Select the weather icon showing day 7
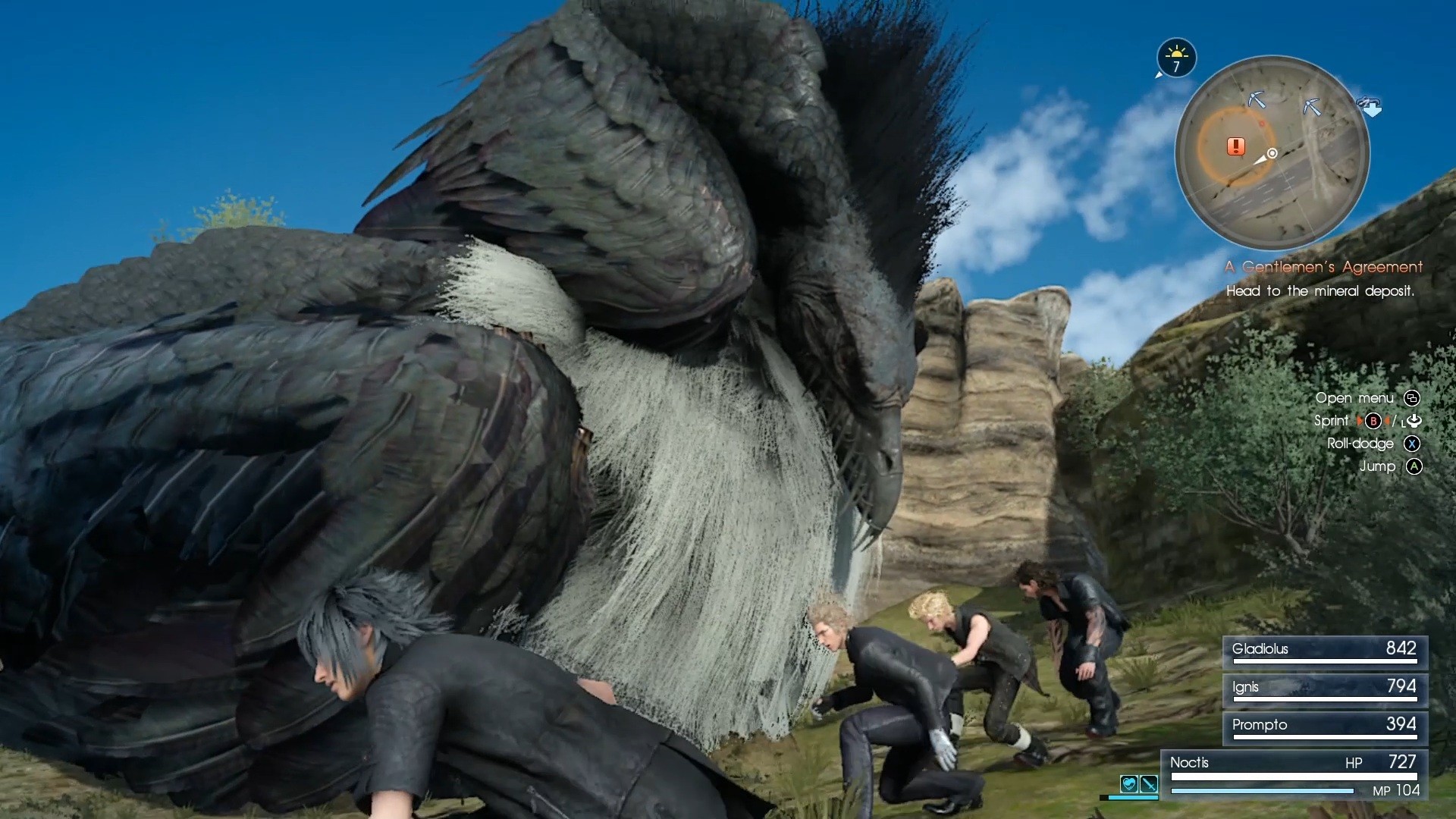The image size is (1456, 819). pos(1176,58)
